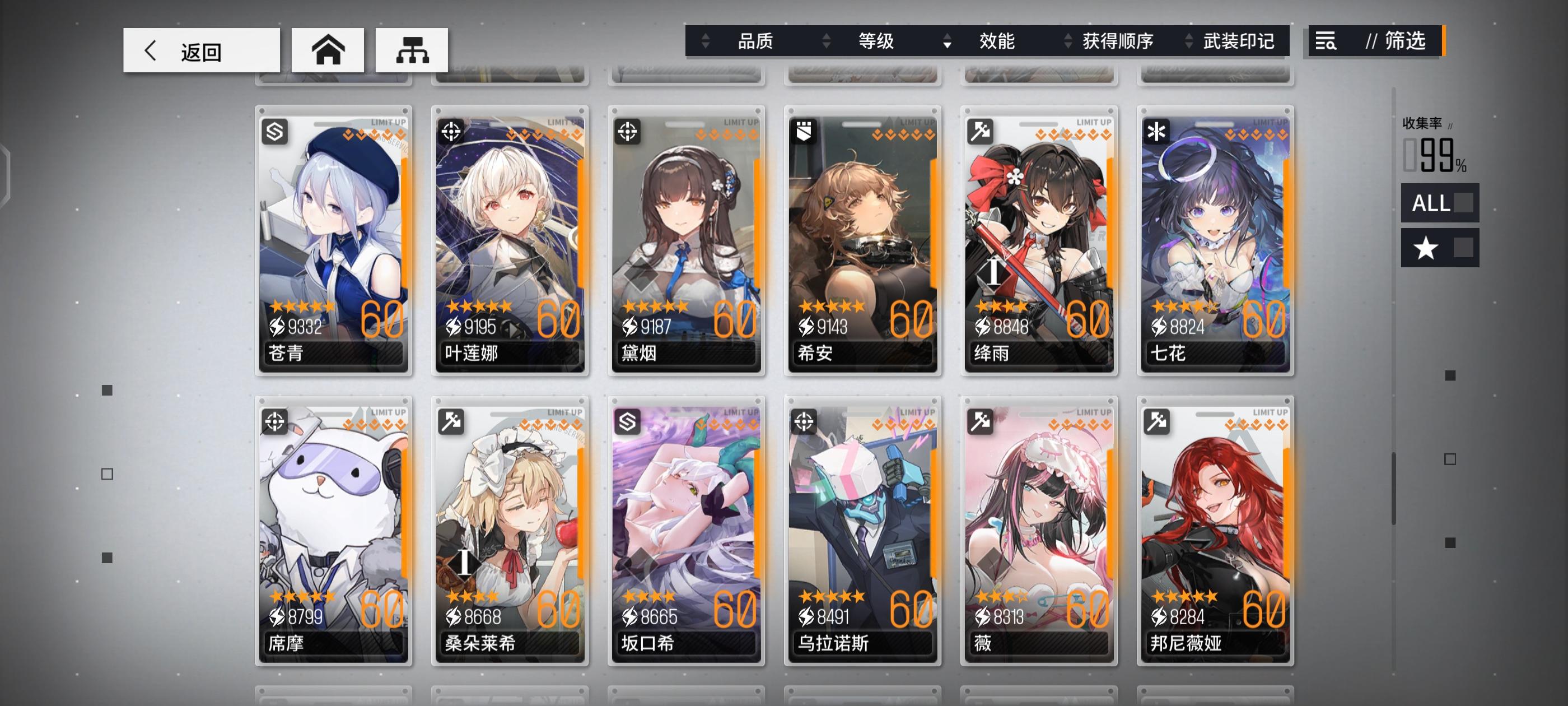
Task: Enable the star ★ favorite filter
Action: (x=1439, y=248)
